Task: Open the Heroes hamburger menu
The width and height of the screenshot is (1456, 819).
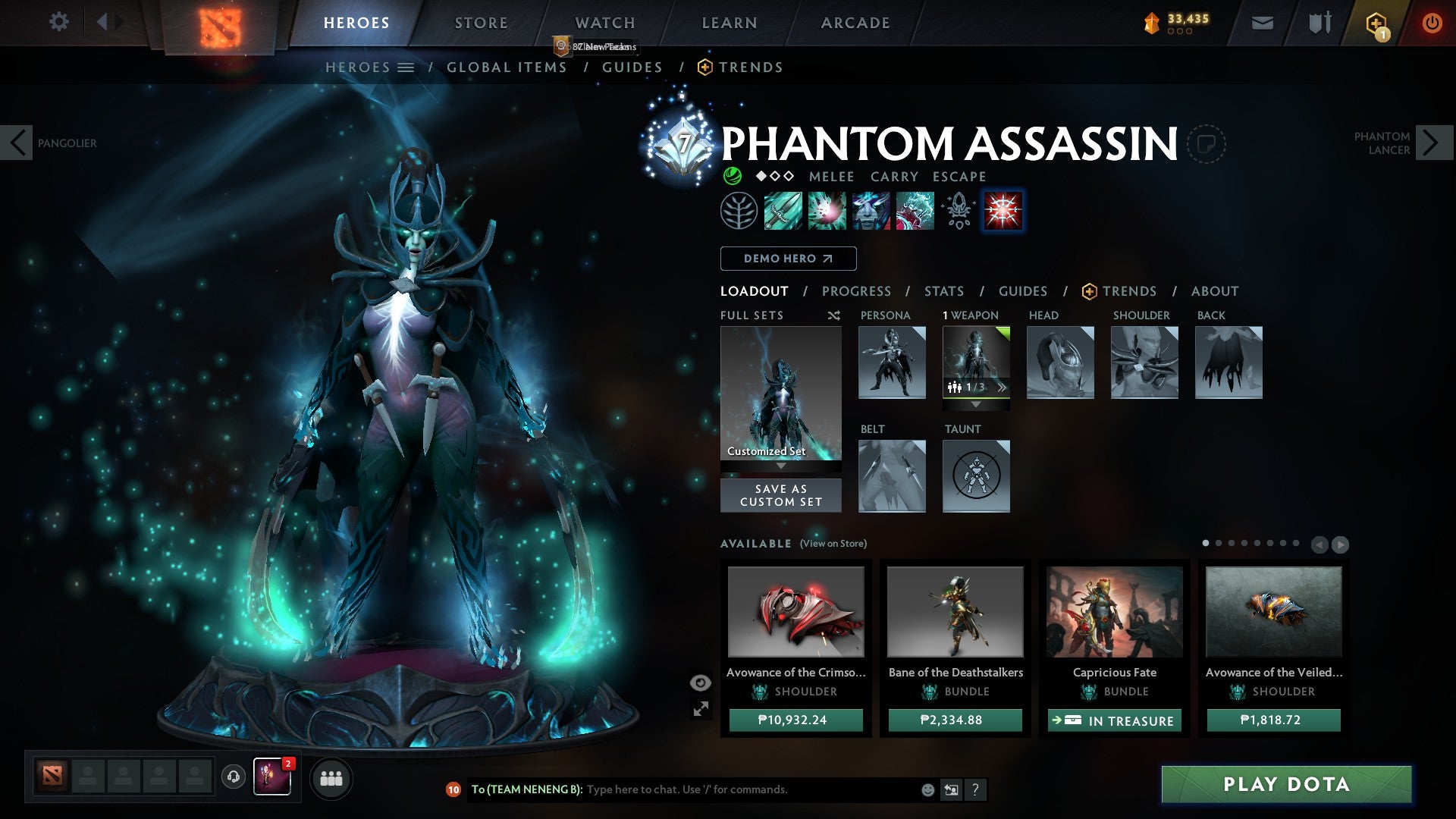Action: [x=406, y=67]
